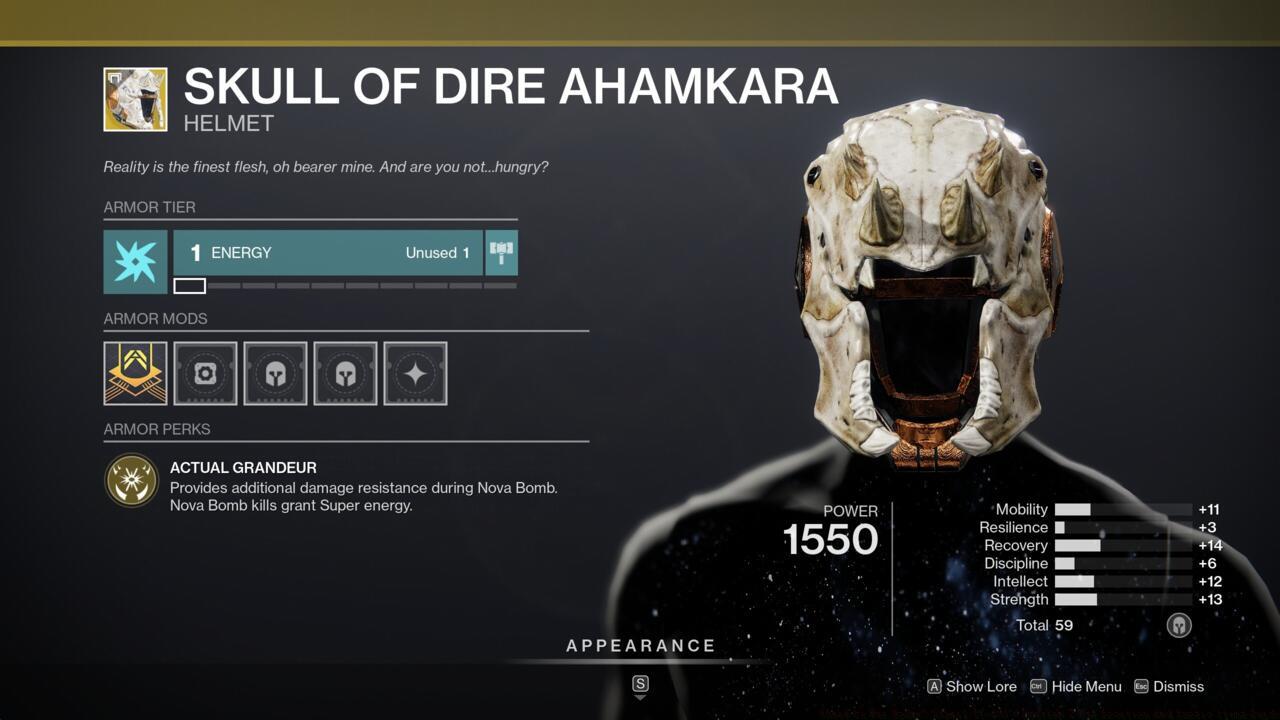The width and height of the screenshot is (1280, 720).
Task: Expand the Armor Mods section header
Action: pos(156,320)
